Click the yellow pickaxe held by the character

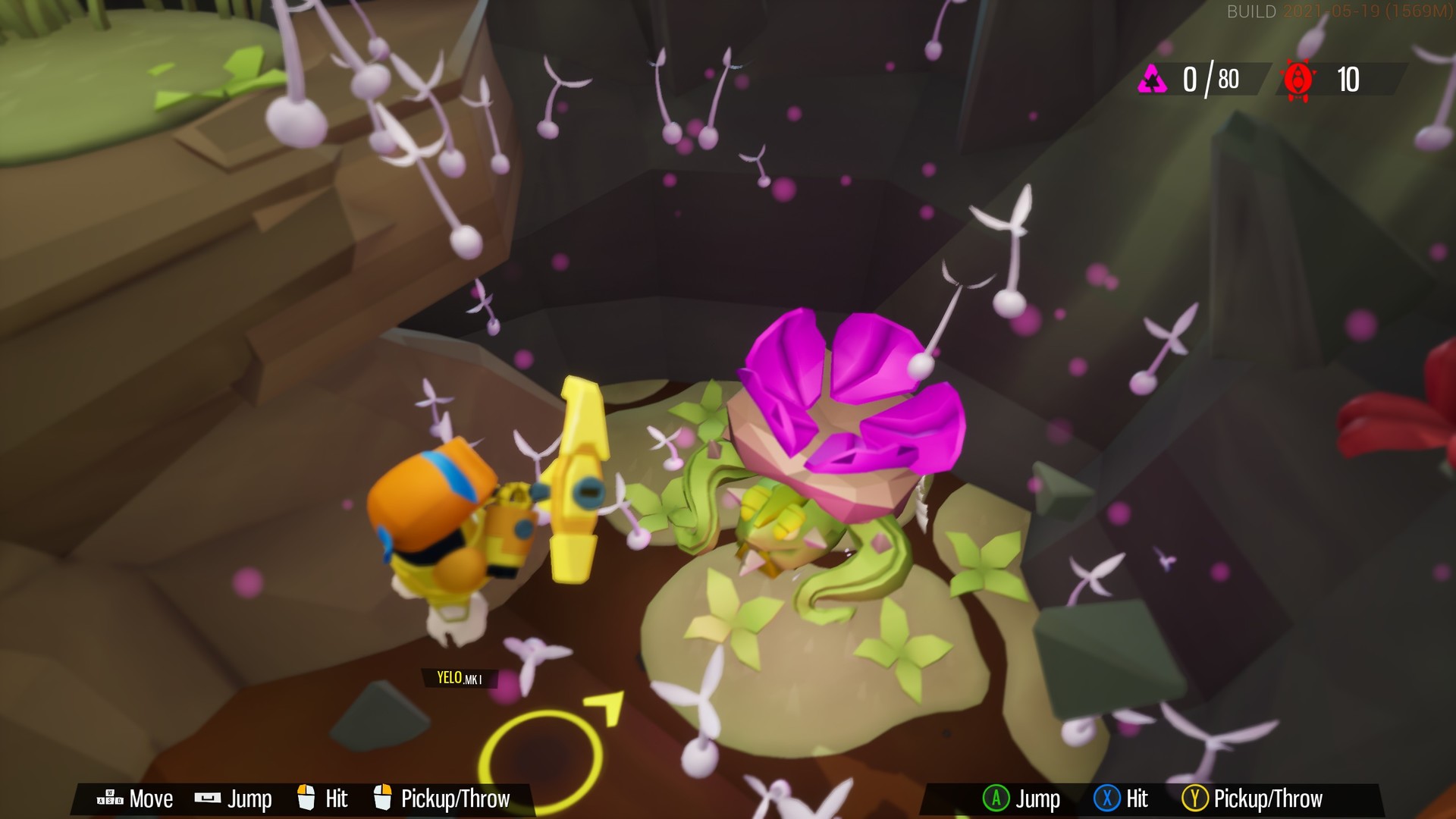(x=579, y=478)
